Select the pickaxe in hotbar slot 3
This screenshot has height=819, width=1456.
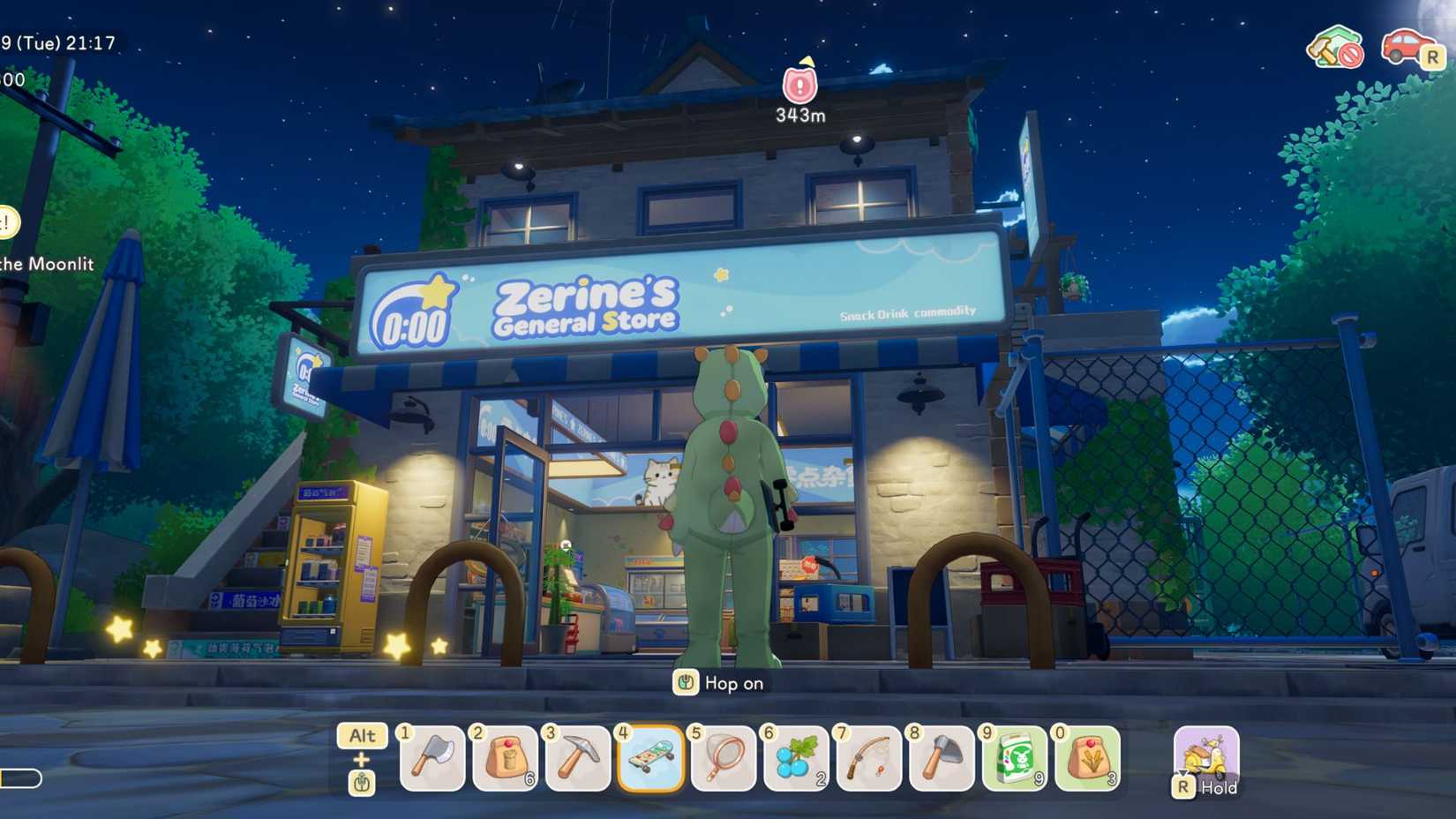tap(578, 759)
